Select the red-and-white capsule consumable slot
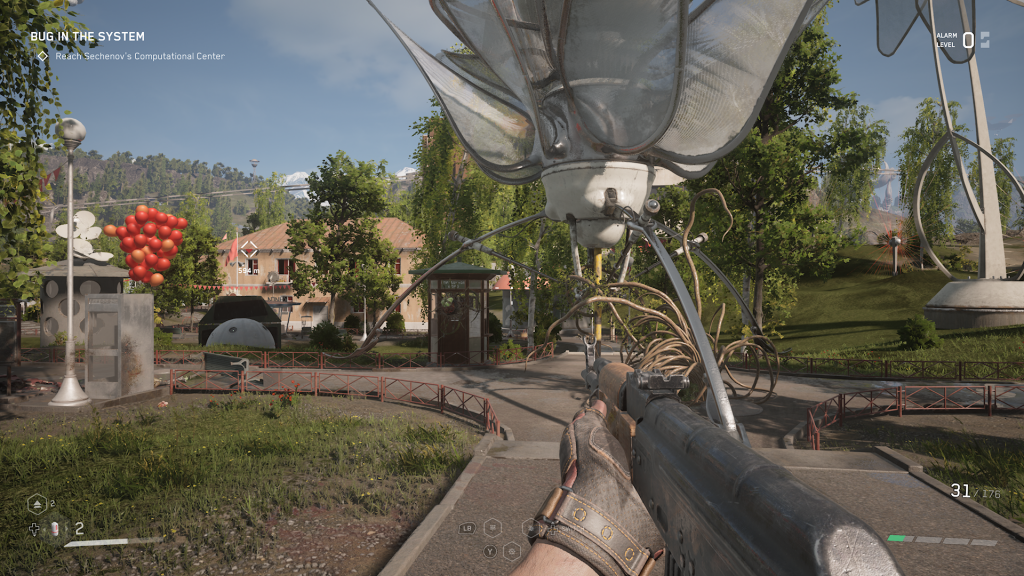1024x576 pixels. pos(56,529)
